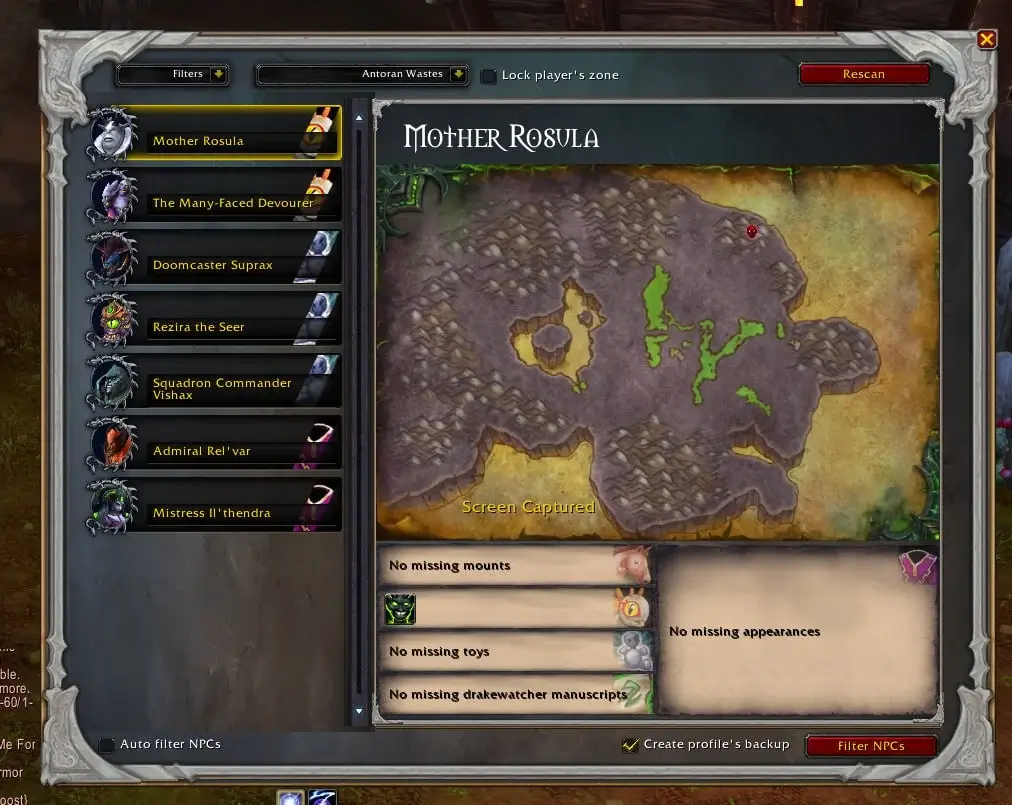Click the red skull map marker
This screenshot has height=805, width=1012.
(752, 231)
